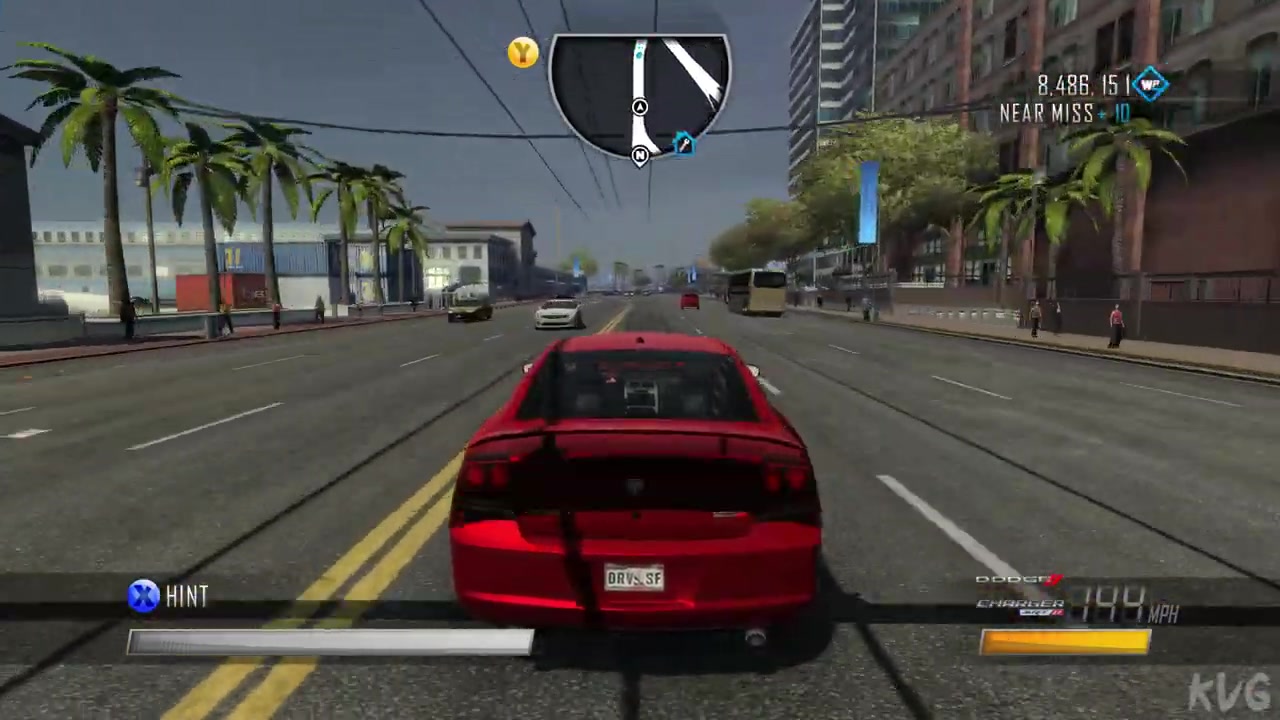
Task: Expand the minimap to full screen
Action: coord(640,95)
